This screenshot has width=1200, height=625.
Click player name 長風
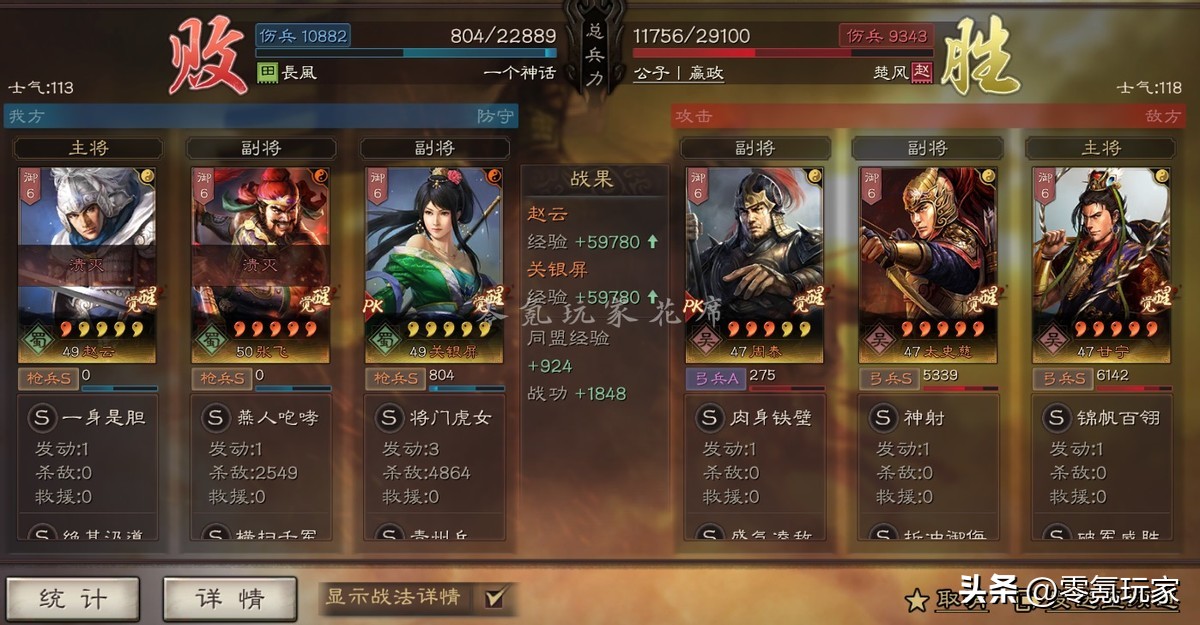[298, 73]
